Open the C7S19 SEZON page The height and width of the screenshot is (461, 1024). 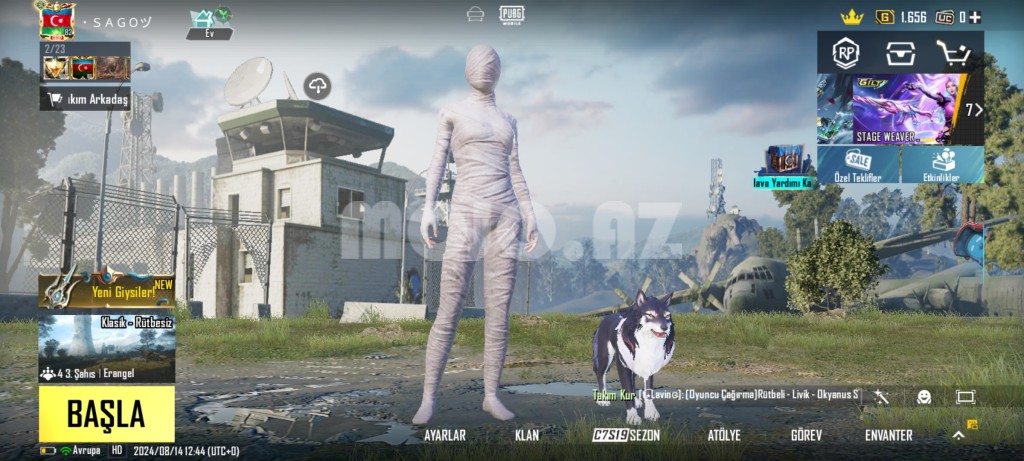point(627,436)
